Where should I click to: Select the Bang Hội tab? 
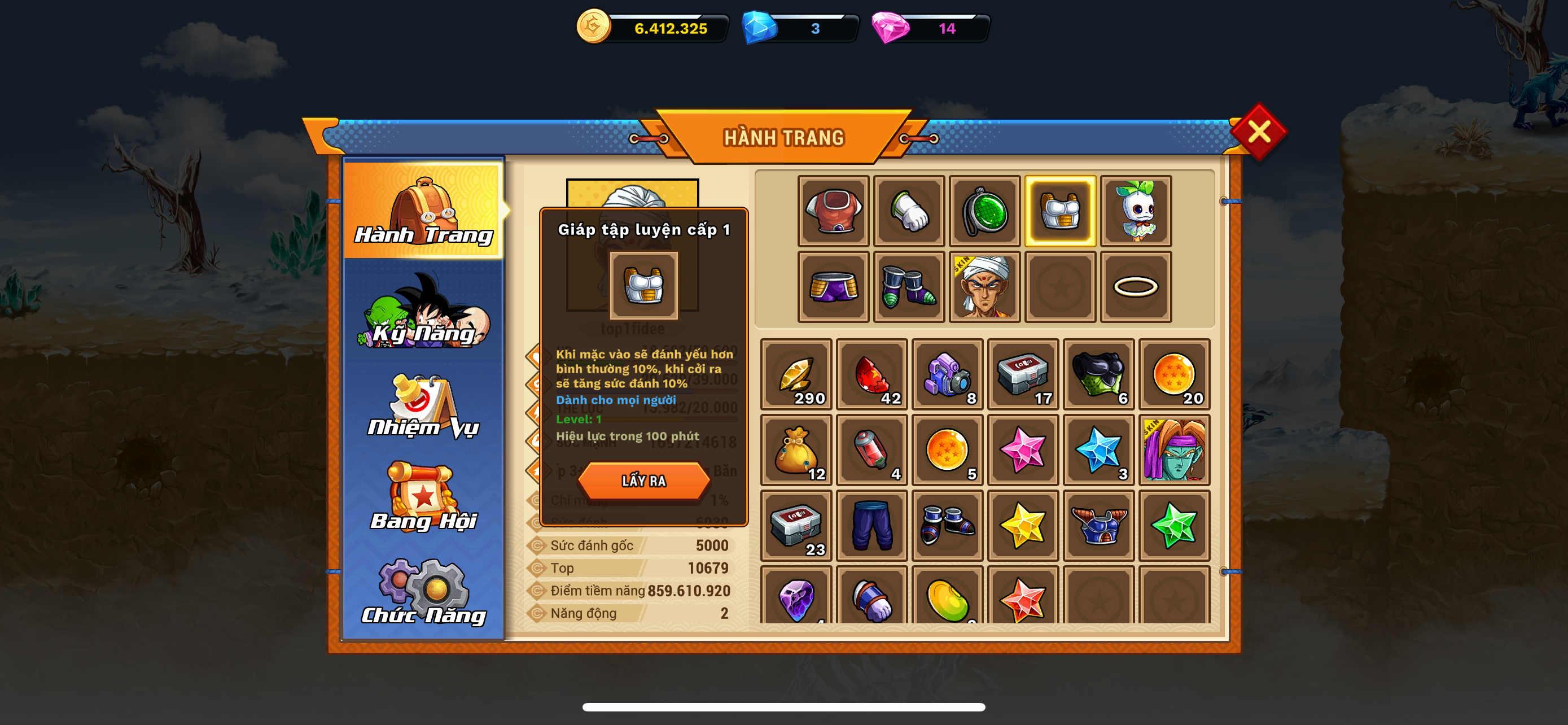(x=424, y=498)
